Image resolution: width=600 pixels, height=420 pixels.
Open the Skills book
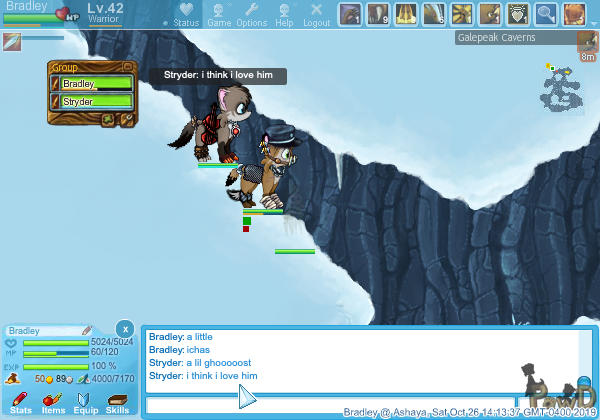pos(117,402)
